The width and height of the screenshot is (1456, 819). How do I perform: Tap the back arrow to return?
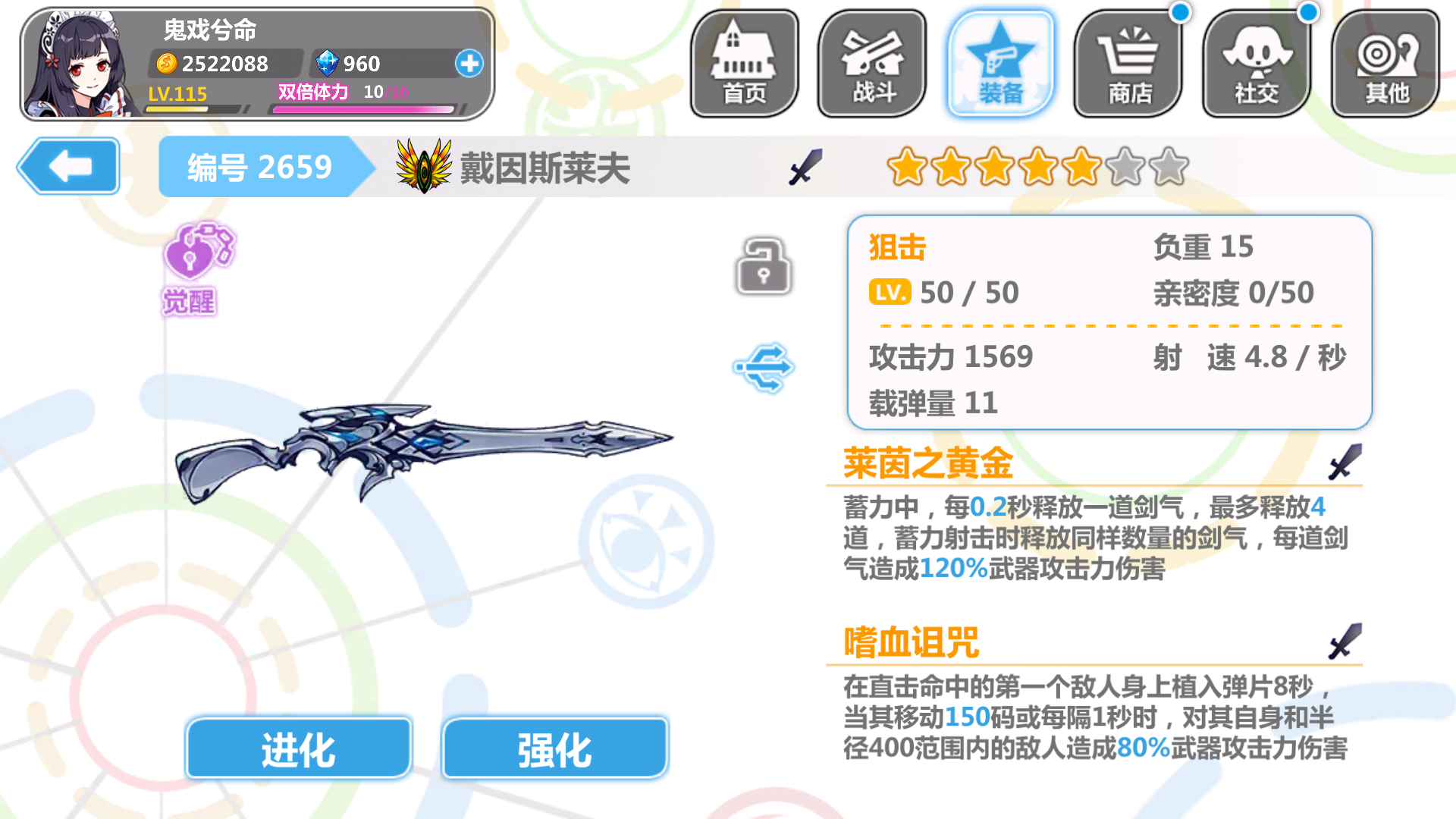click(67, 165)
